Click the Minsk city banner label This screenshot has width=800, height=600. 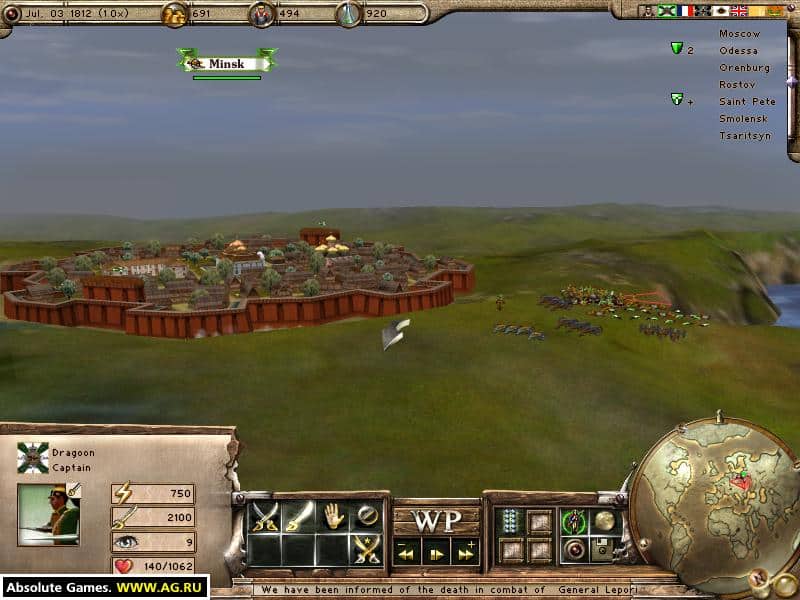(x=226, y=63)
